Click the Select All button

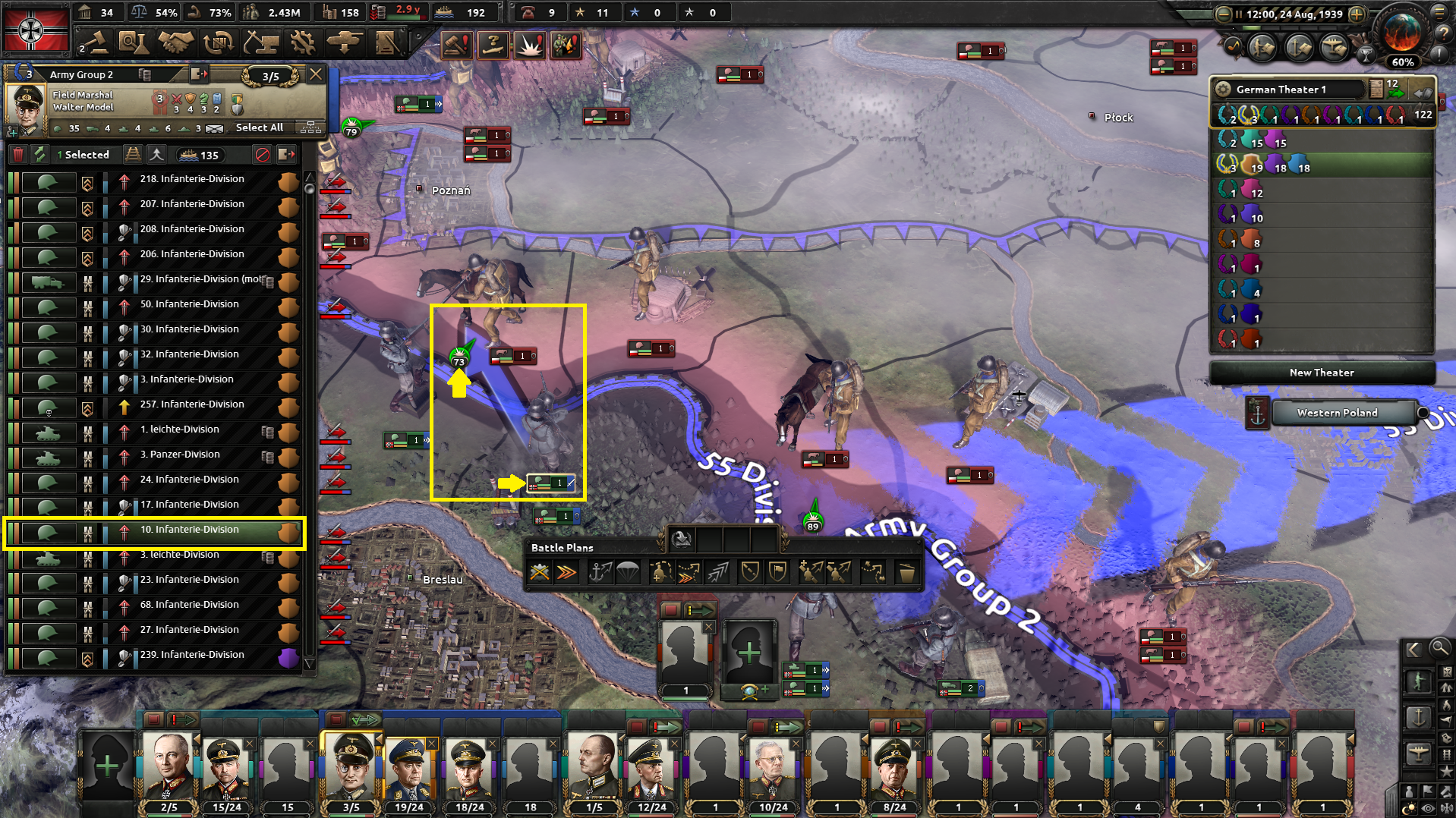(259, 127)
